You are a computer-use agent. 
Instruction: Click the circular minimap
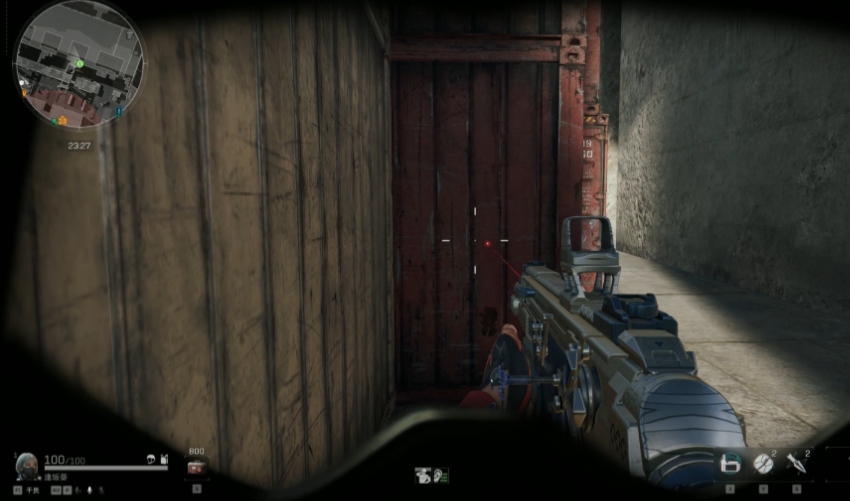coord(78,64)
